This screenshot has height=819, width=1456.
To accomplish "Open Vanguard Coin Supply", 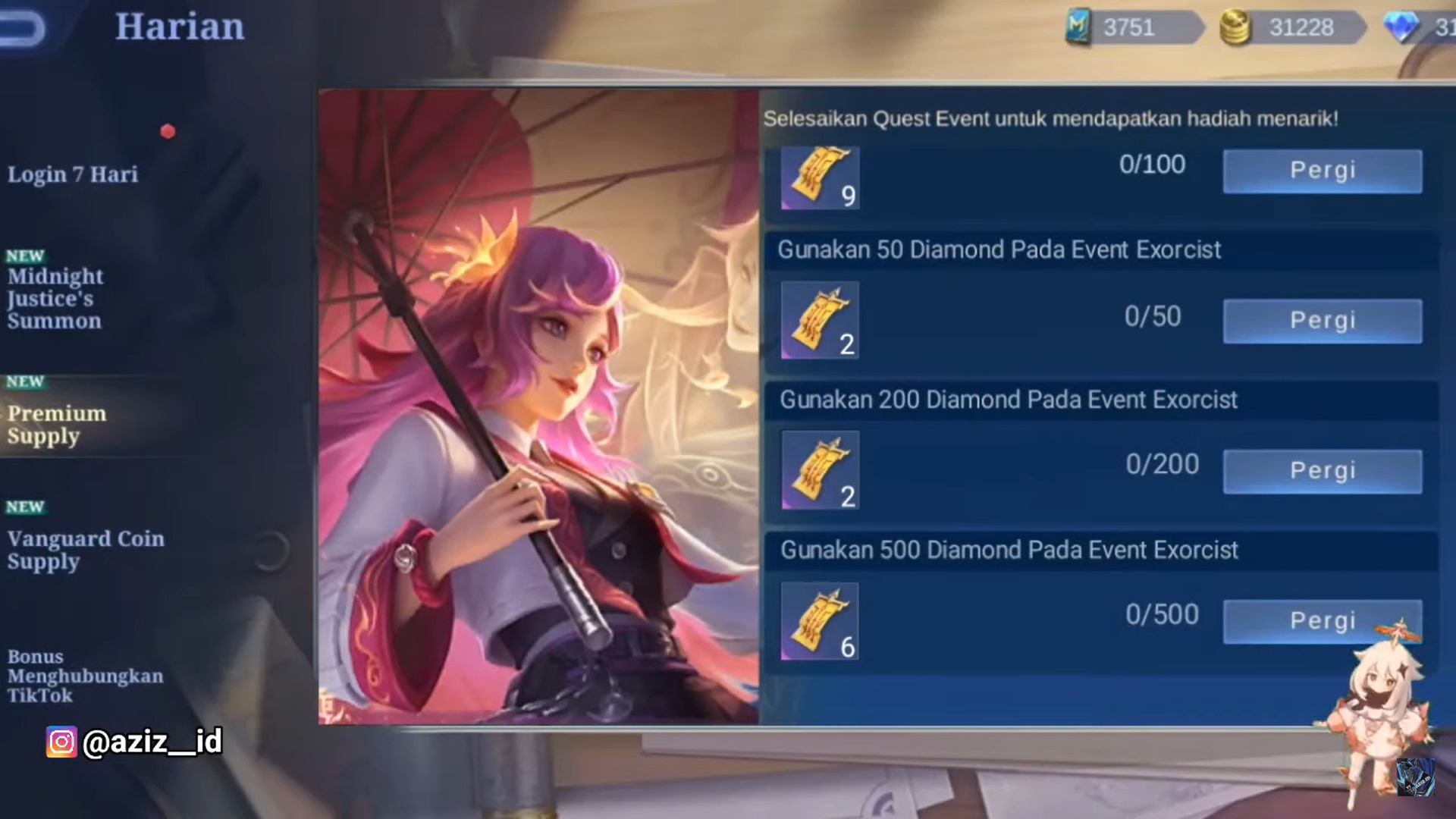I will tap(86, 550).
